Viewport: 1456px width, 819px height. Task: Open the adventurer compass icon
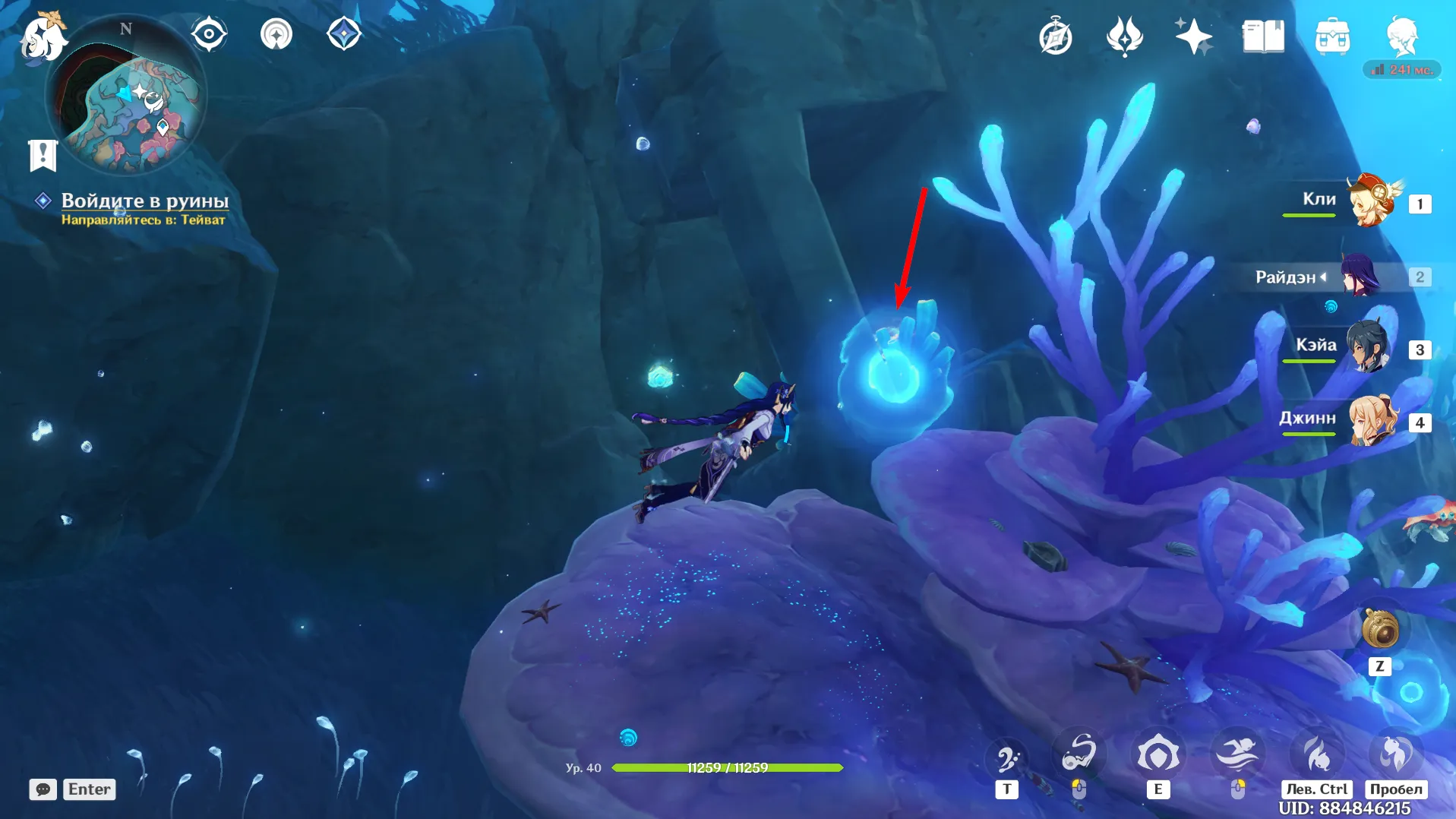click(1055, 36)
